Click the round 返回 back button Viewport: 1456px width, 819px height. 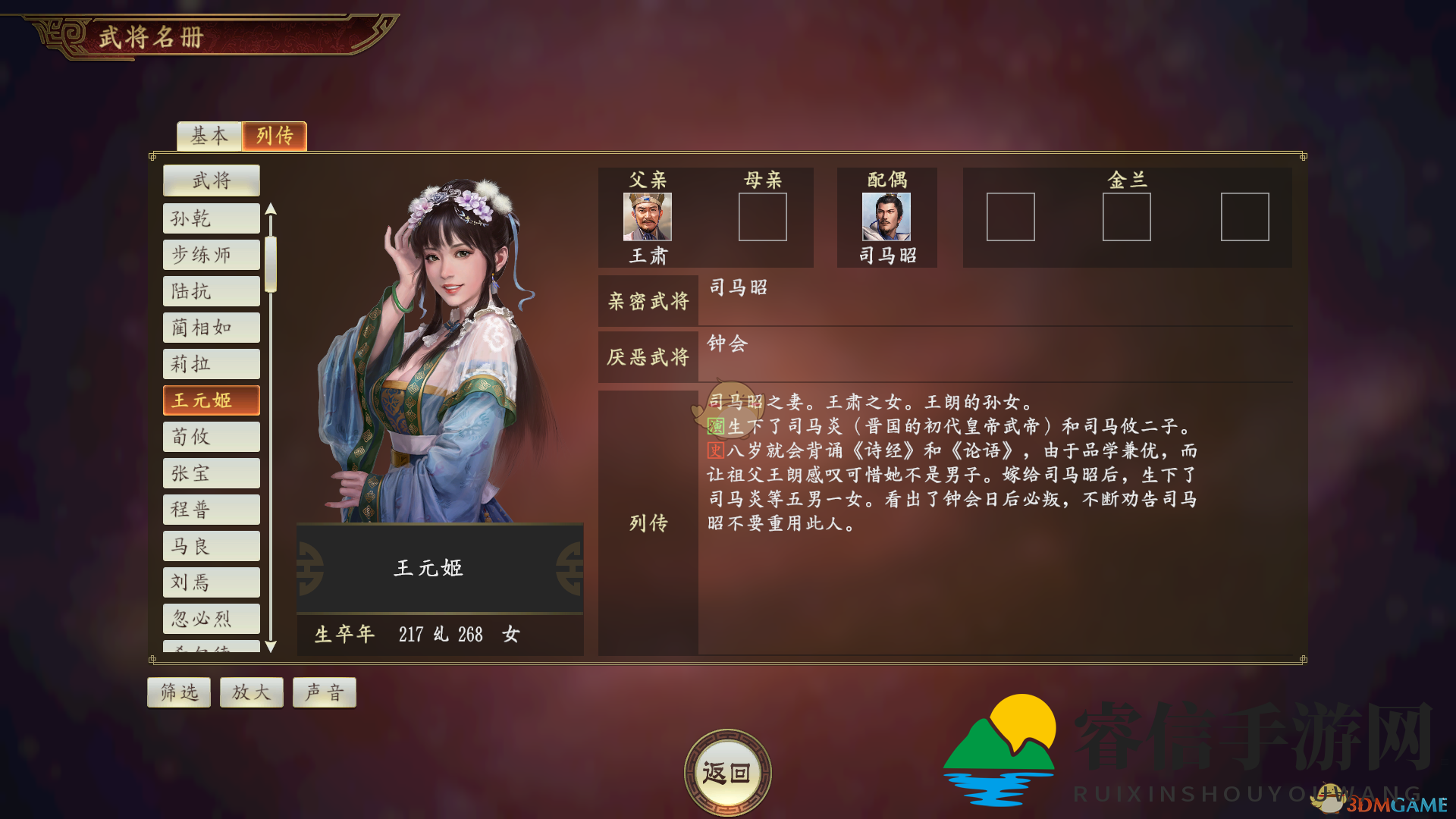pyautogui.click(x=727, y=773)
